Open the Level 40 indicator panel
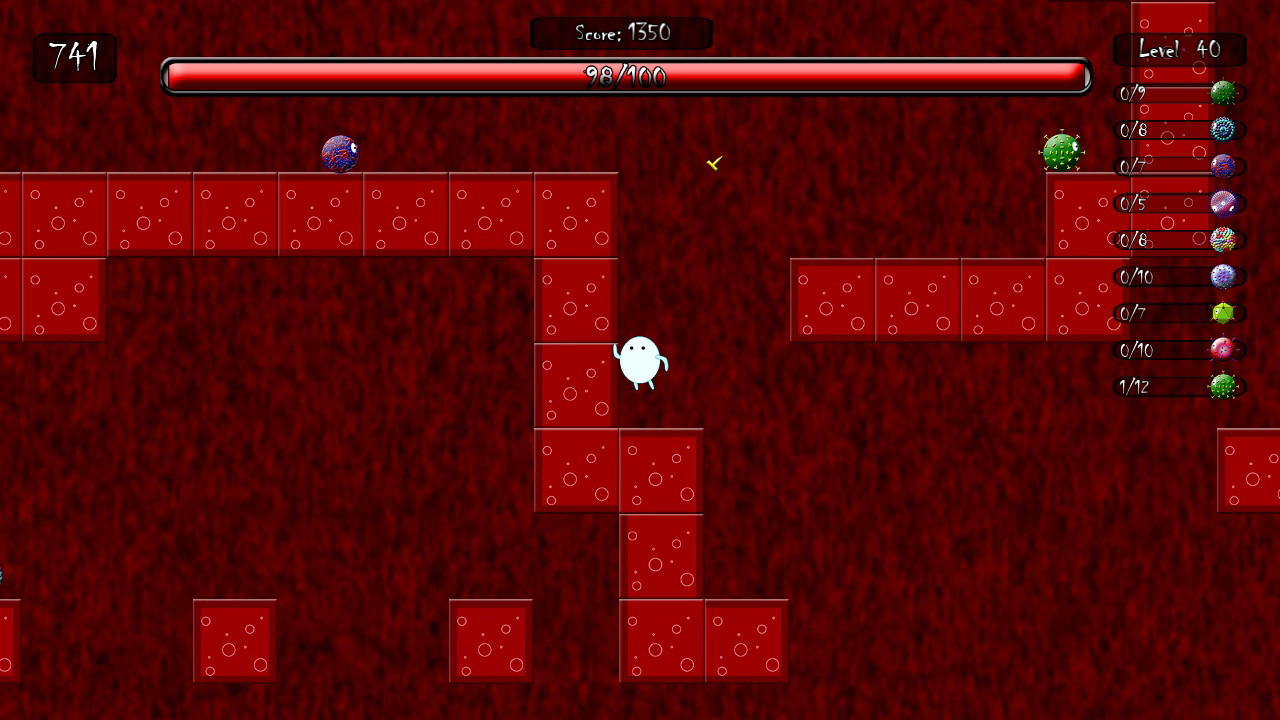 [x=1179, y=49]
